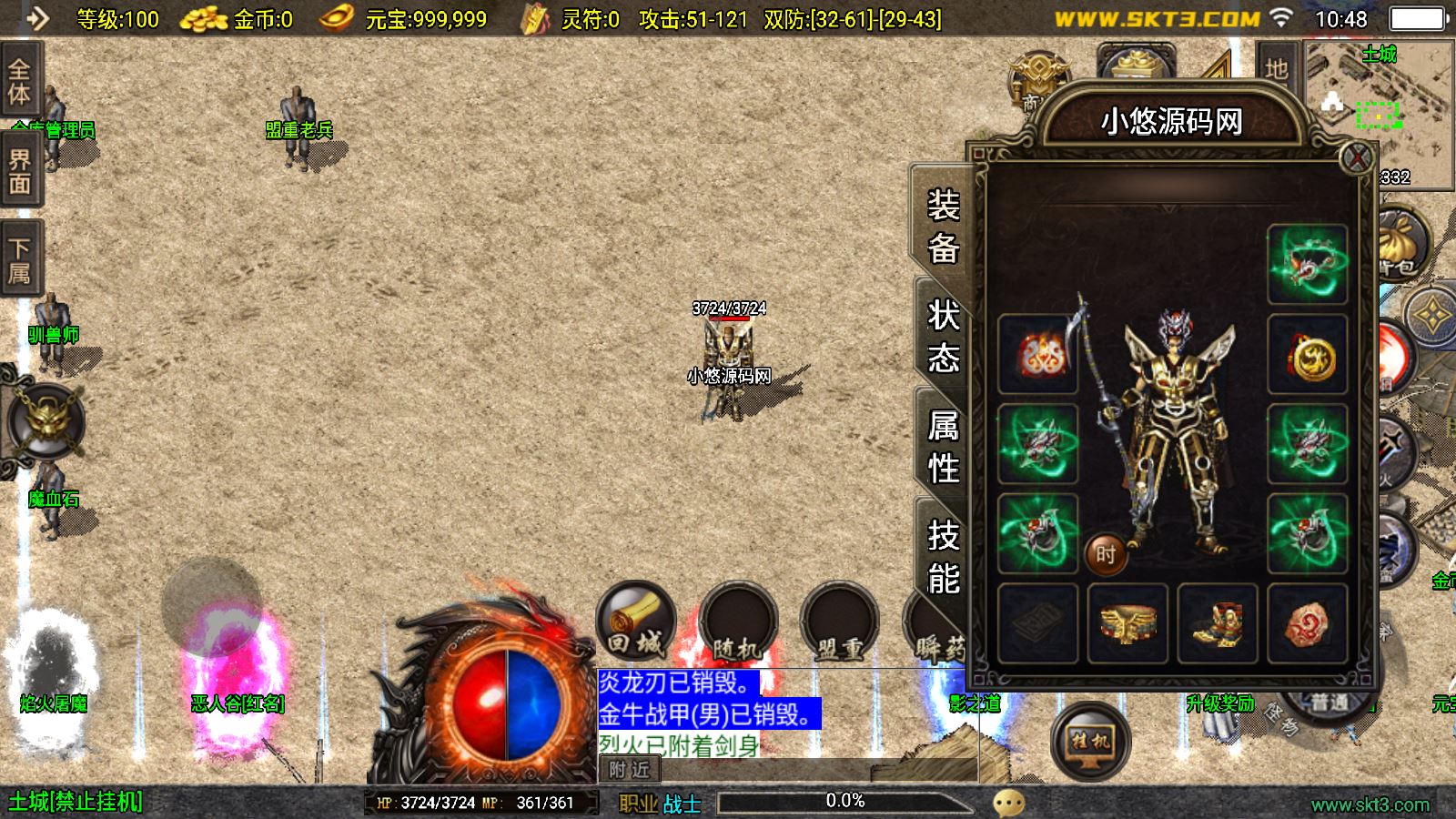Start auto-battle with the 挂机 button
Screen dimensions: 1456x819
point(1090,742)
